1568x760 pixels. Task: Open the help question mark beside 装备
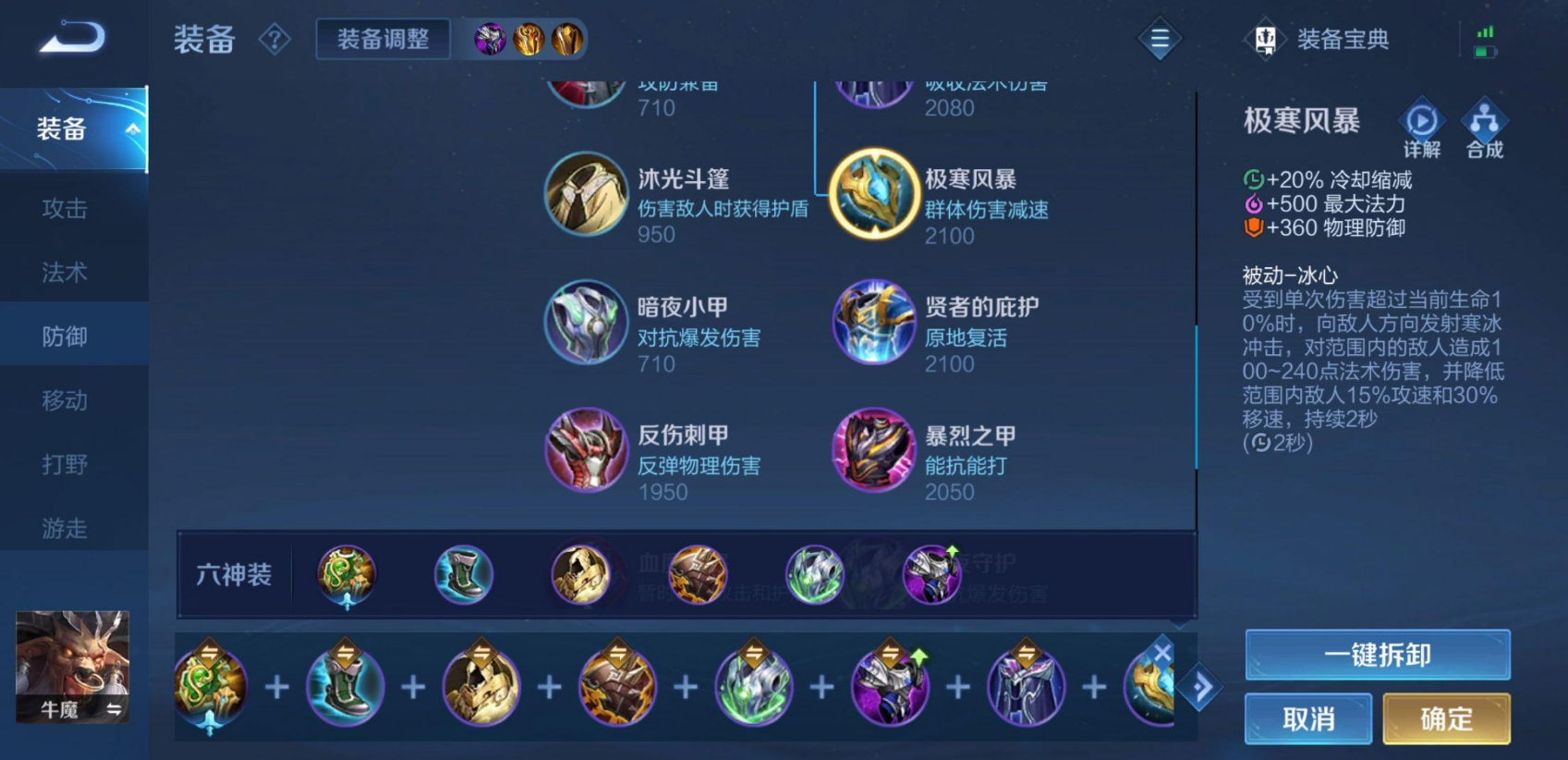[274, 39]
